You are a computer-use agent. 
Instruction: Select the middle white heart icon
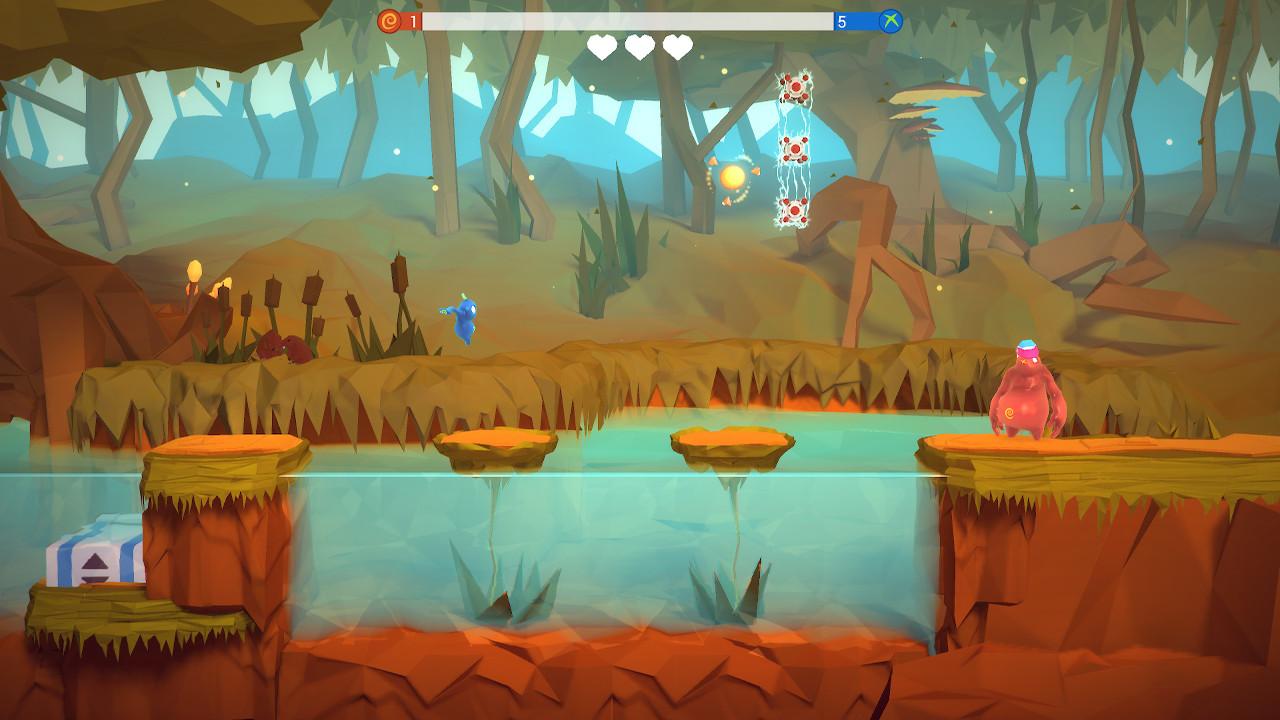638,46
